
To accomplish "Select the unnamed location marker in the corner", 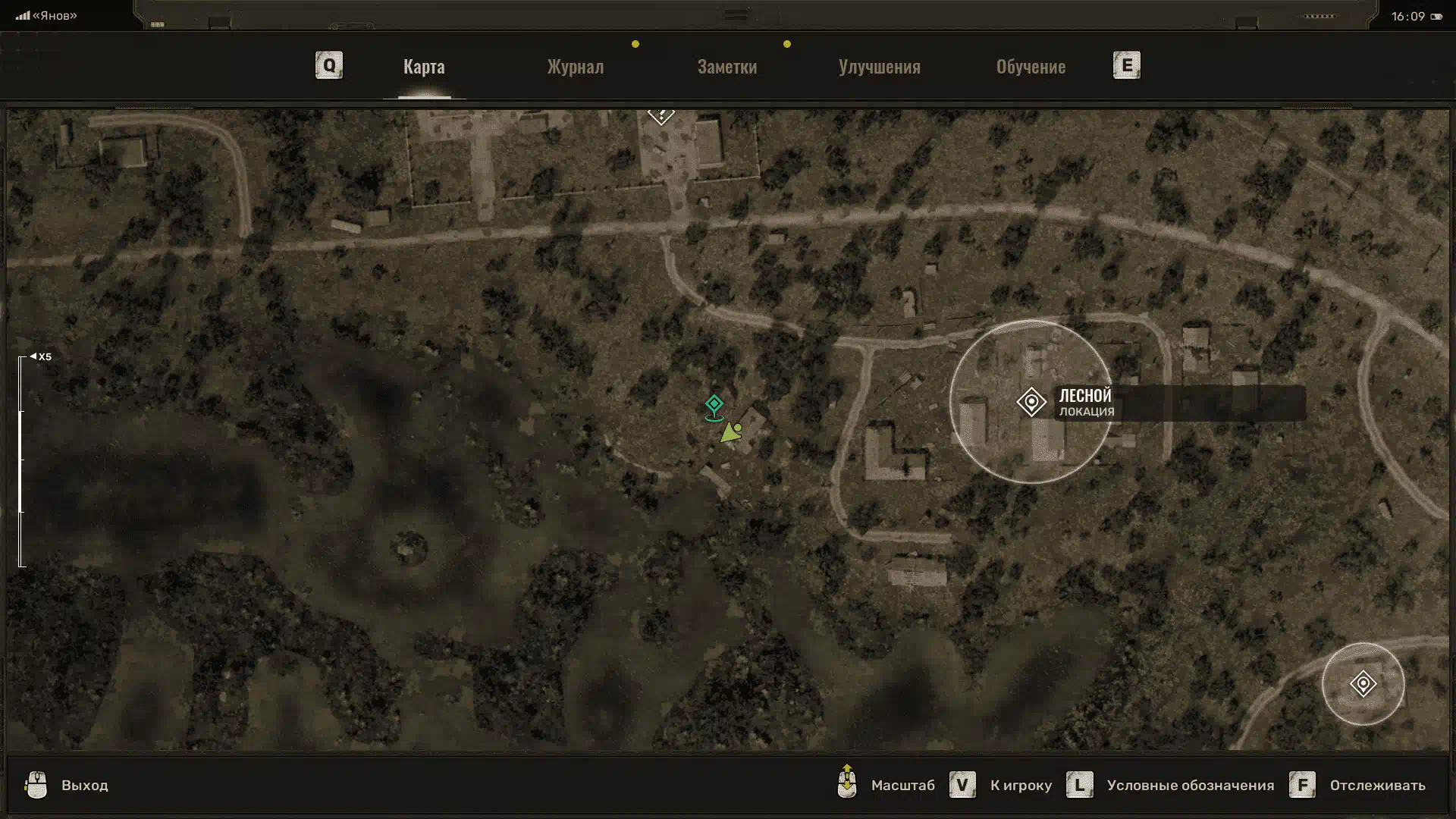I will 1363,684.
